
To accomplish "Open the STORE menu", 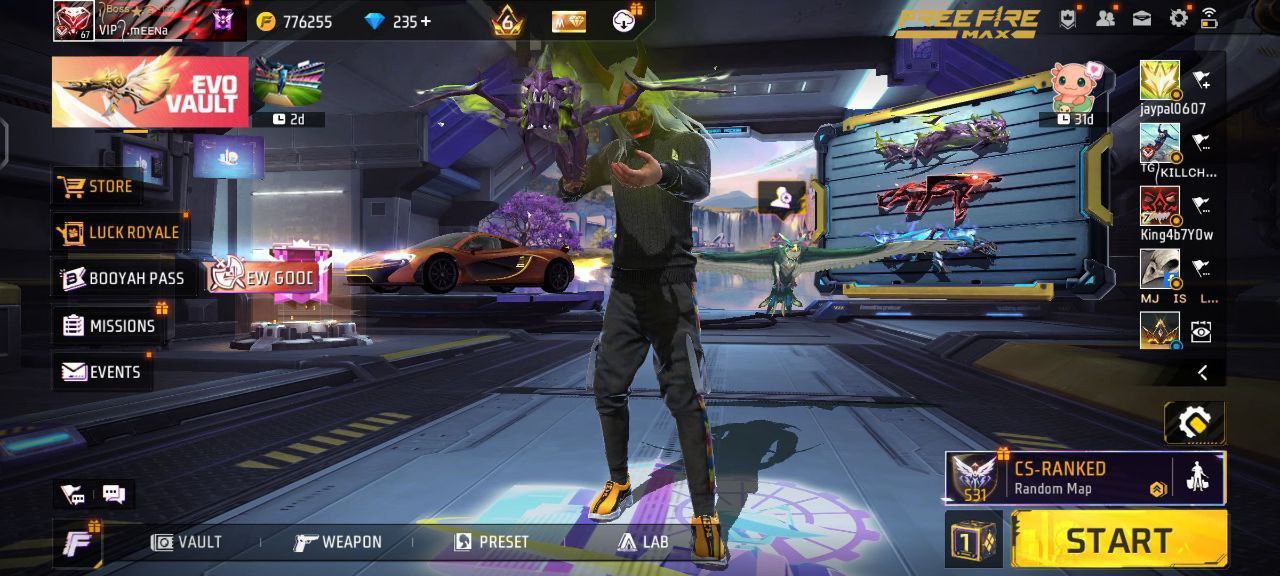I will (97, 186).
